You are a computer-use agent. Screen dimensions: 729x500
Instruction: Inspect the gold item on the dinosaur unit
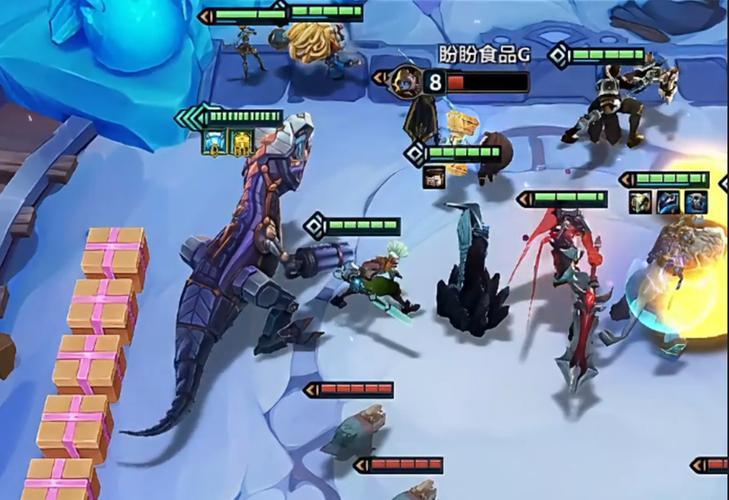click(241, 144)
